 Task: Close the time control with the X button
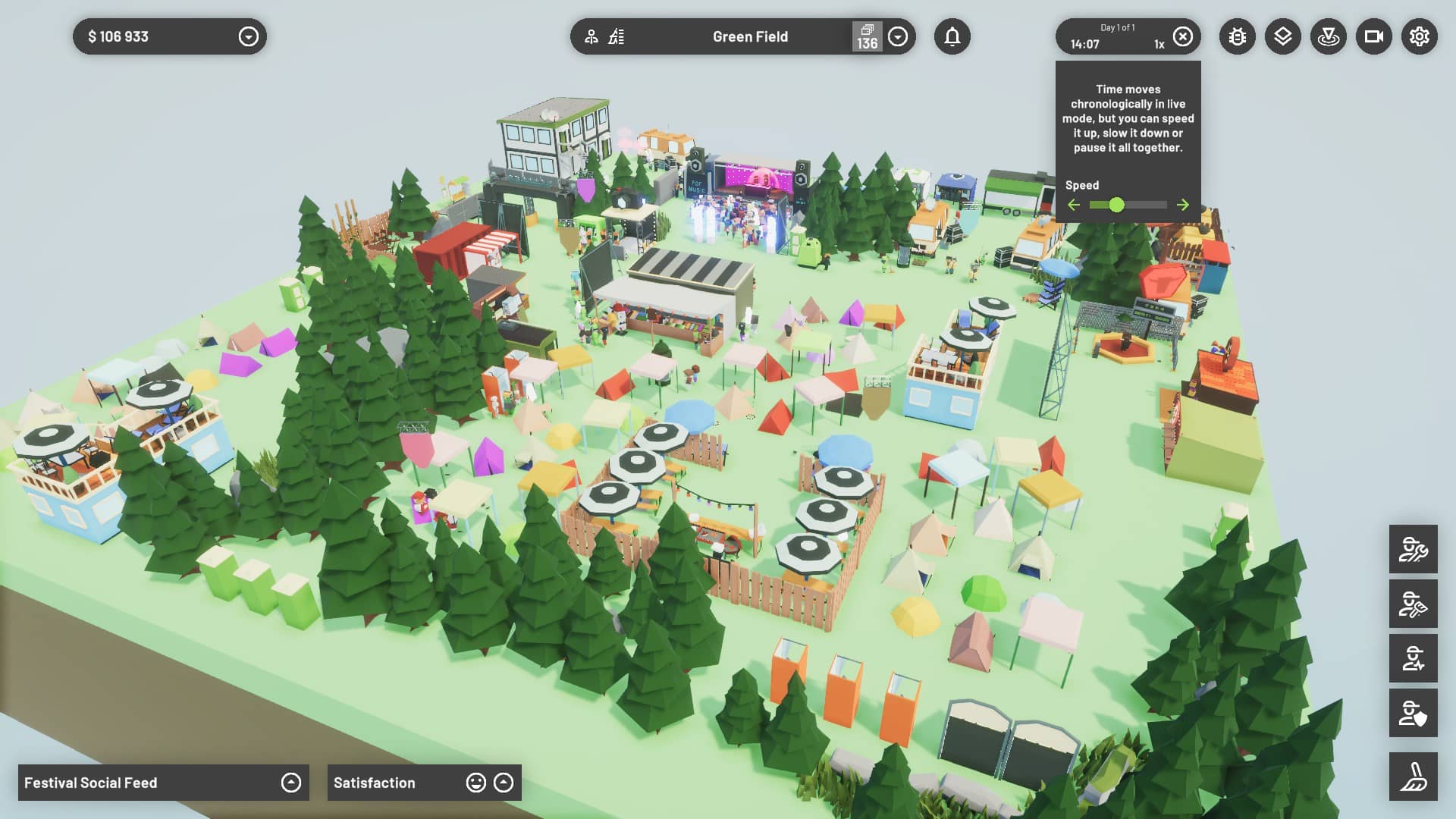coord(1182,36)
